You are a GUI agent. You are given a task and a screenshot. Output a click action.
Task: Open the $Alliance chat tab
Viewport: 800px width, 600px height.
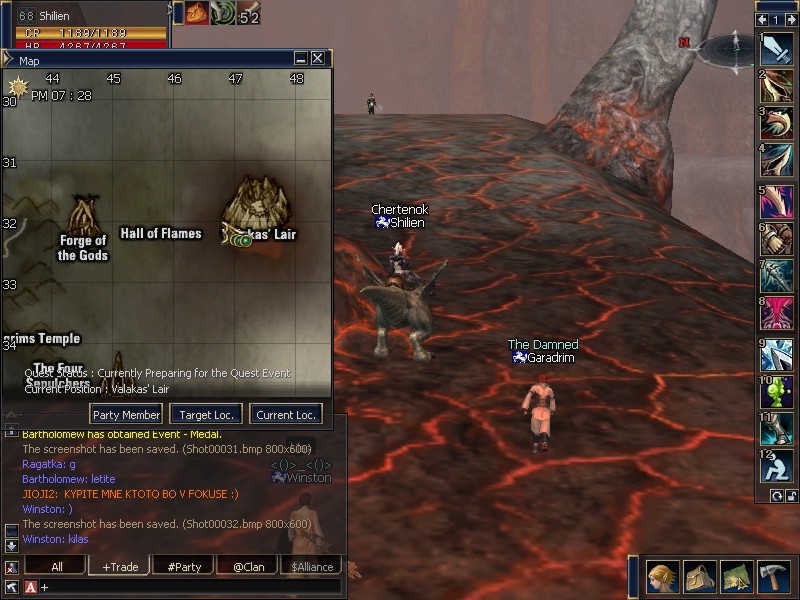pos(312,567)
